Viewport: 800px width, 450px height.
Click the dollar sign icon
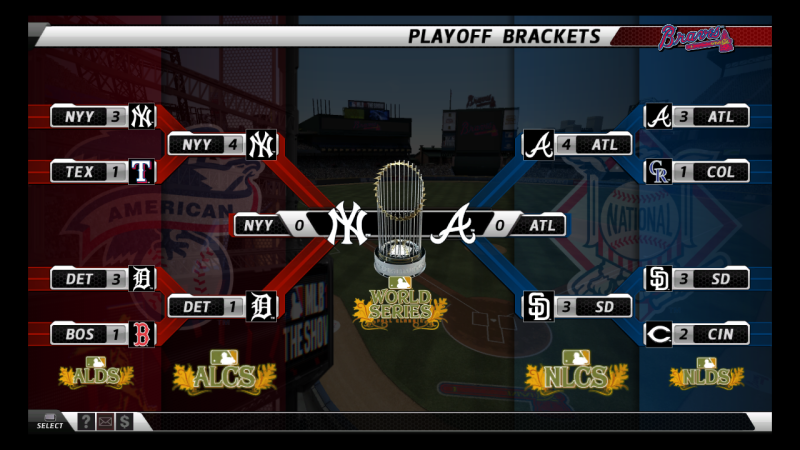[x=125, y=422]
